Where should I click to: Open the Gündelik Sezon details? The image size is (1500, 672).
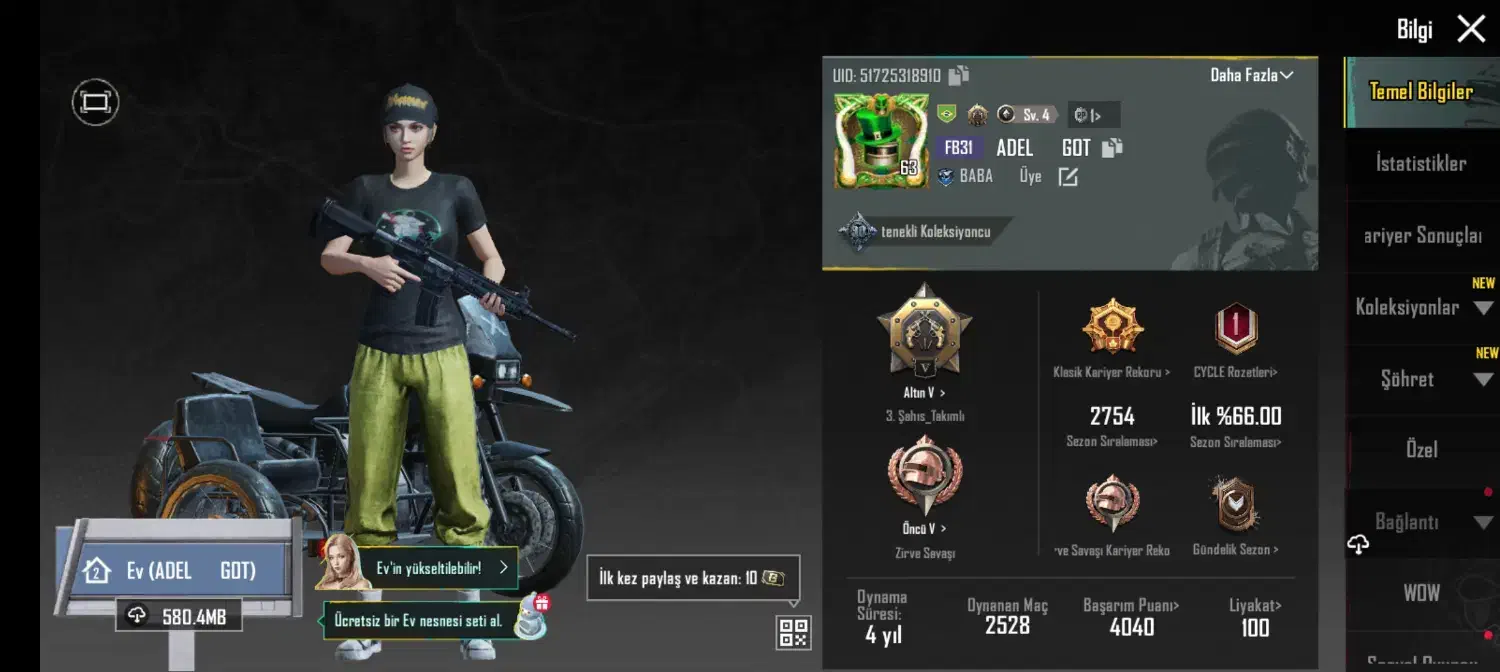pyautogui.click(x=1236, y=505)
